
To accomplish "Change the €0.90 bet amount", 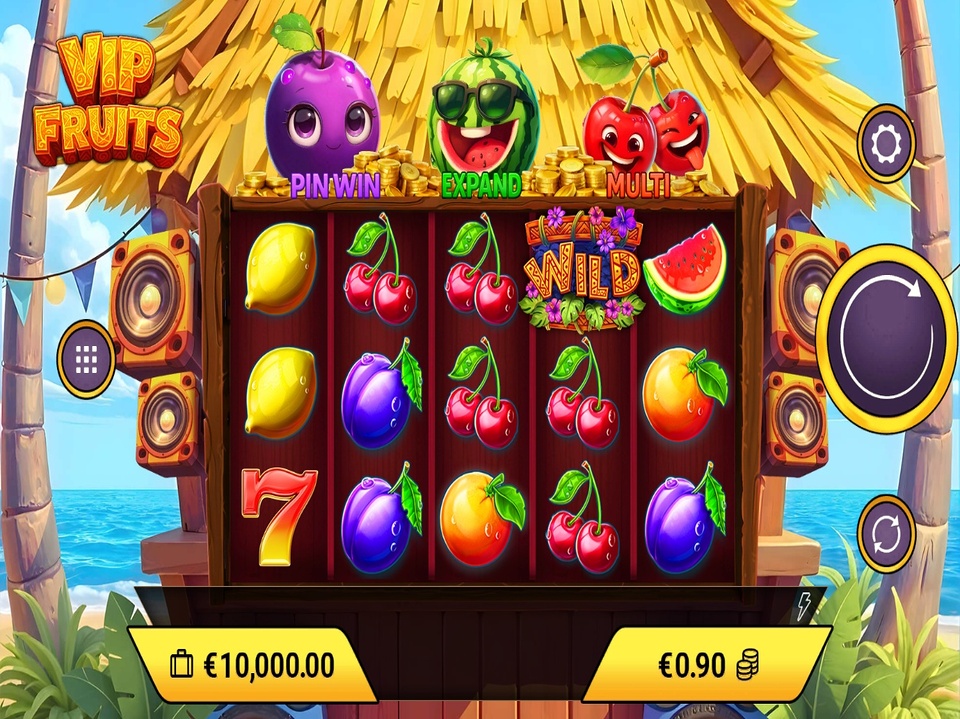I will point(707,664).
